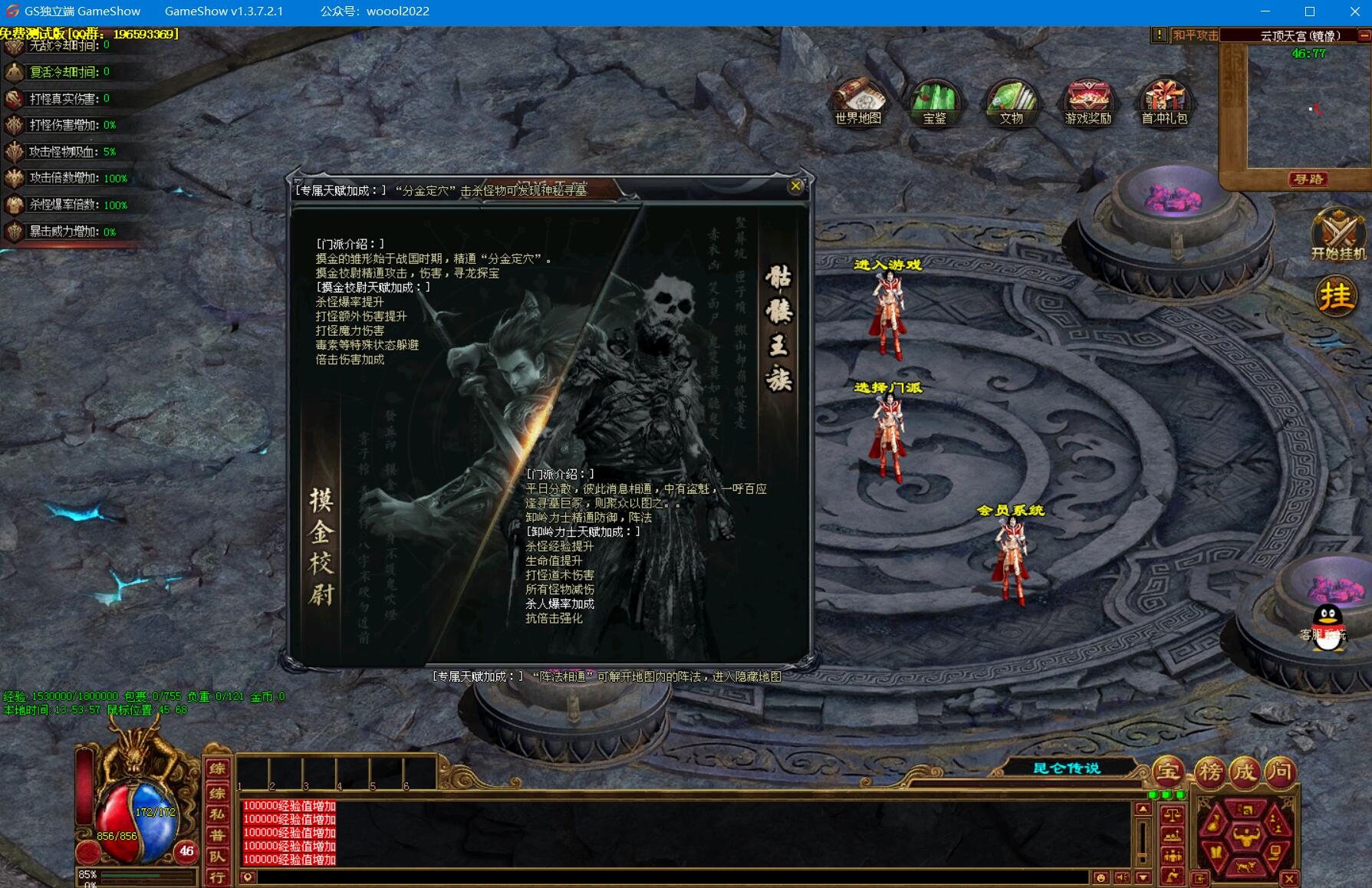Toggle the 和平攻击 attack mode
Viewport: 1372px width, 888px height.
(1195, 35)
